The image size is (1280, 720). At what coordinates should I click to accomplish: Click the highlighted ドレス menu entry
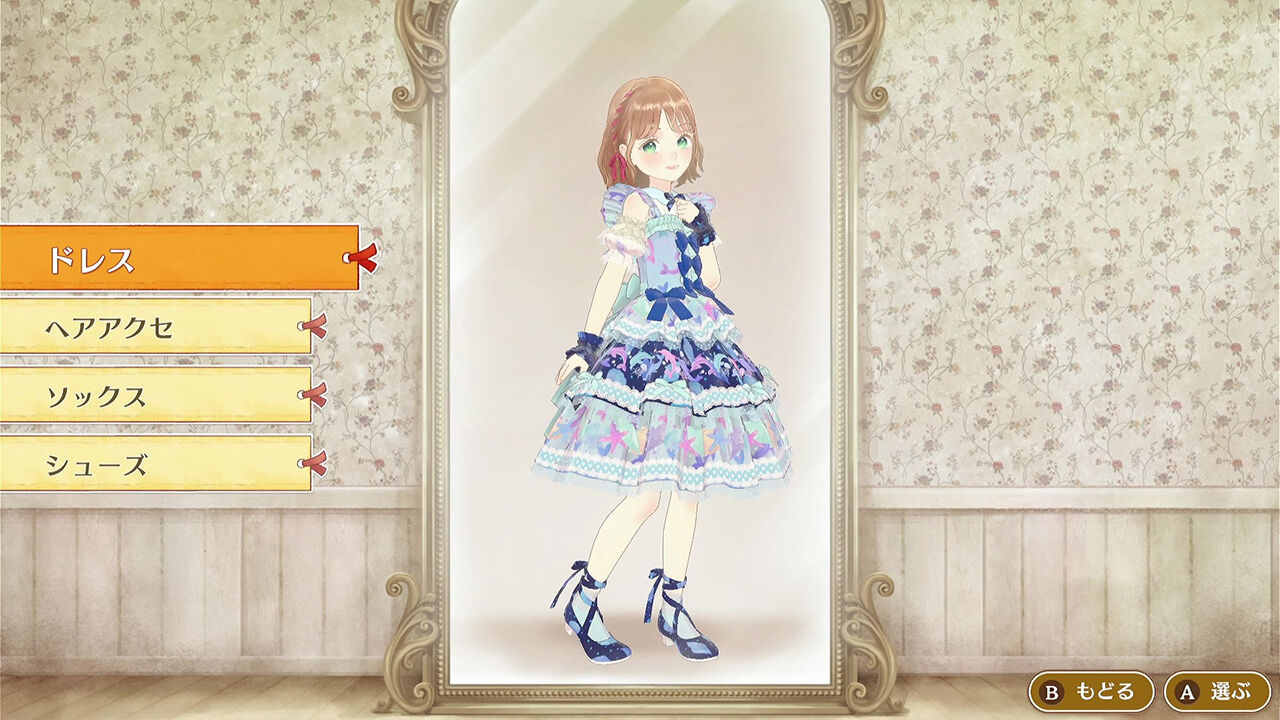160,259
